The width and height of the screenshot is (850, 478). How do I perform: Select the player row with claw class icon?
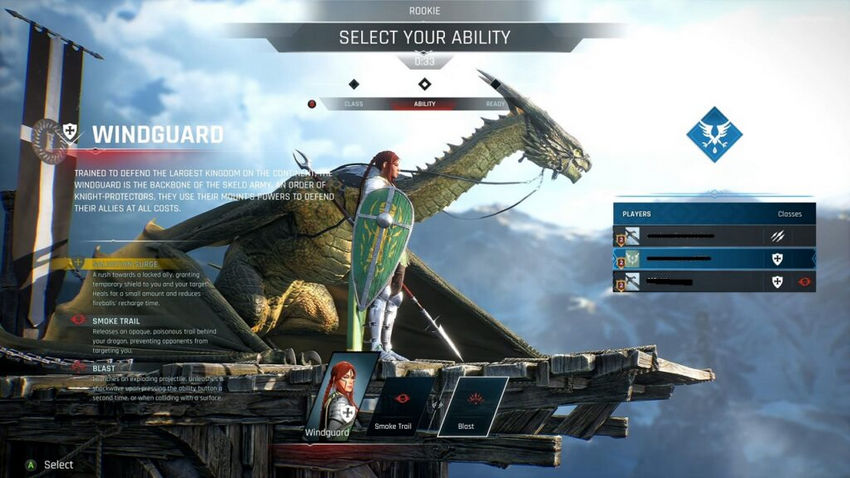[714, 236]
